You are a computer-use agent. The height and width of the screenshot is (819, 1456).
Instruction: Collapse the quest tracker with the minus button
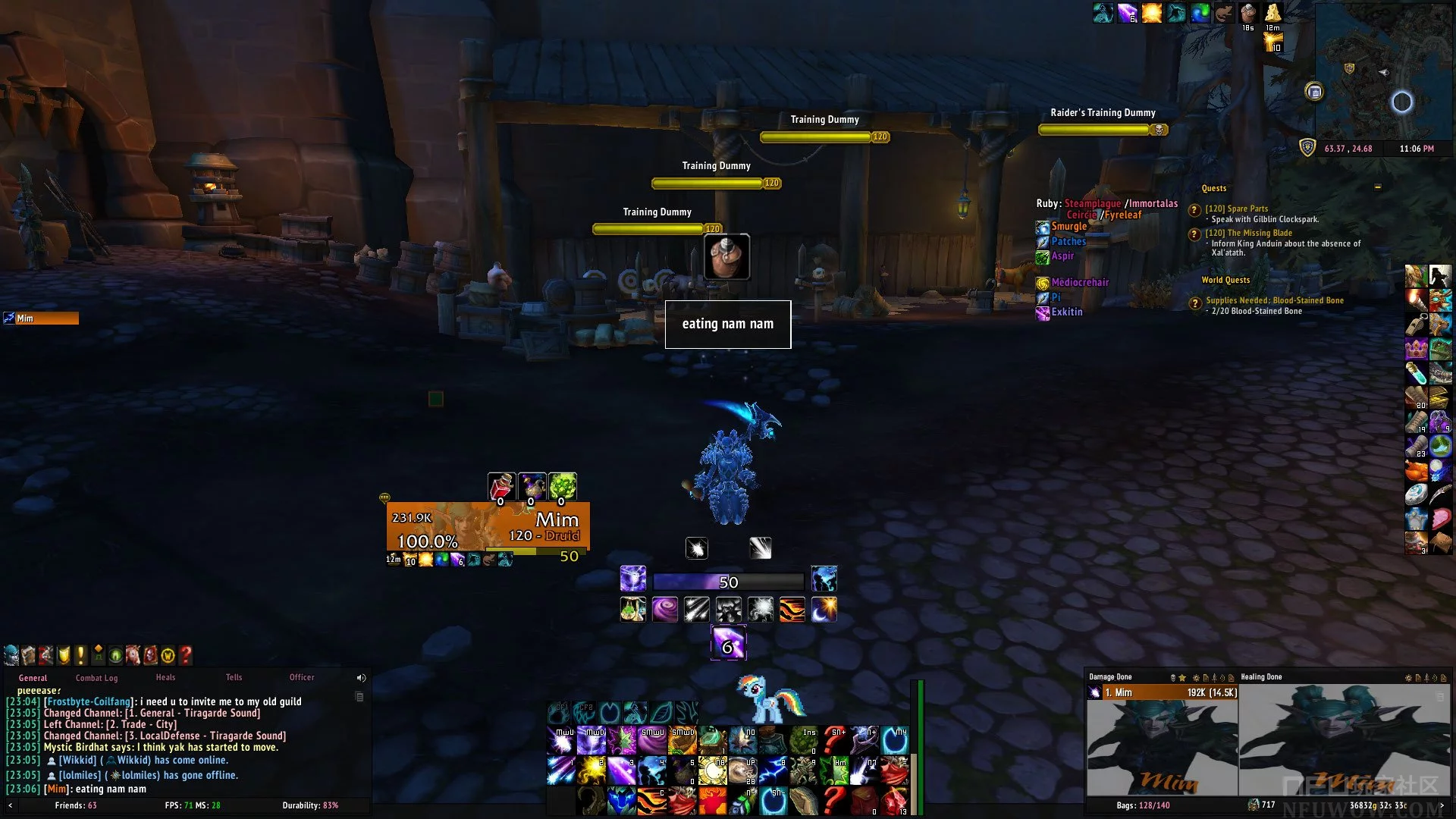click(x=1377, y=187)
